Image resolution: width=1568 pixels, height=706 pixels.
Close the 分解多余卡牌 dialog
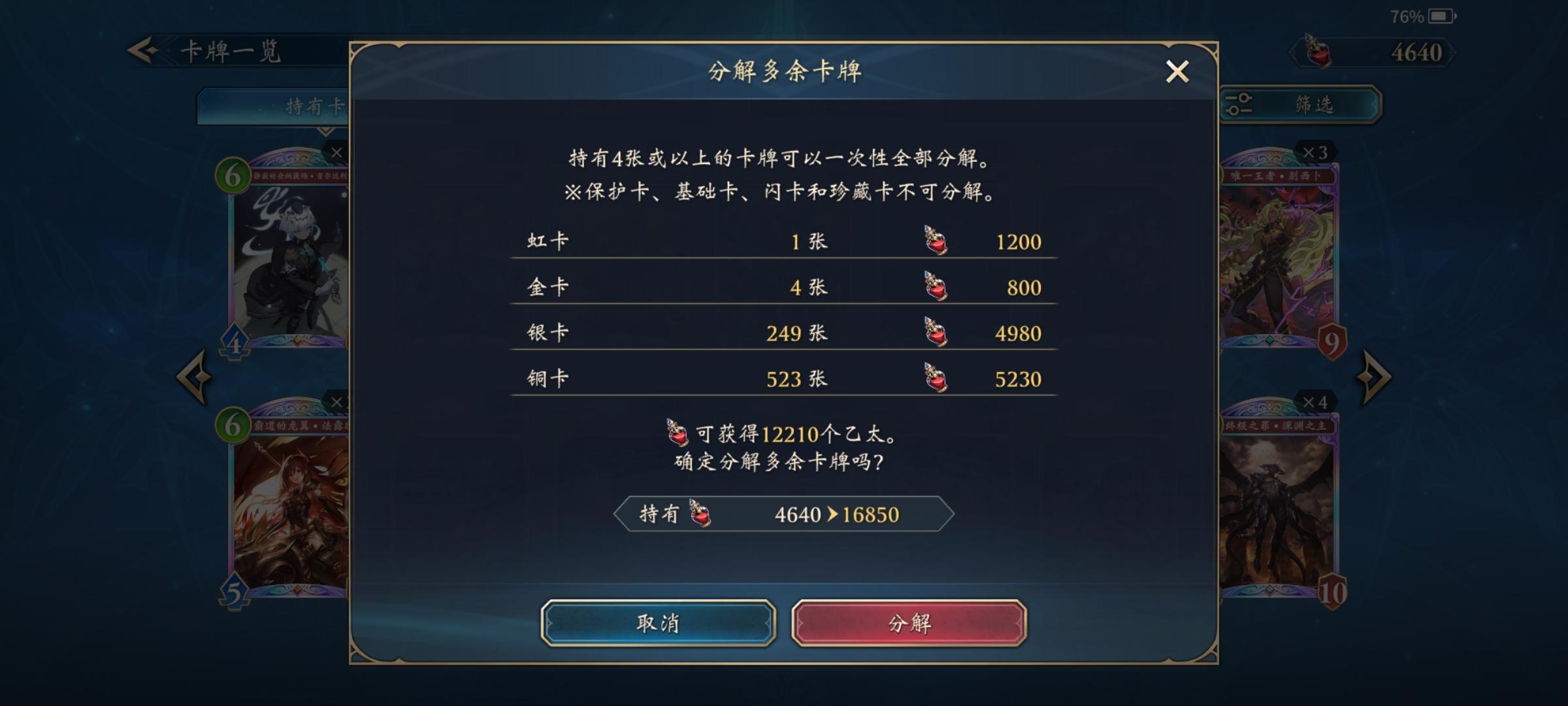tap(1177, 72)
